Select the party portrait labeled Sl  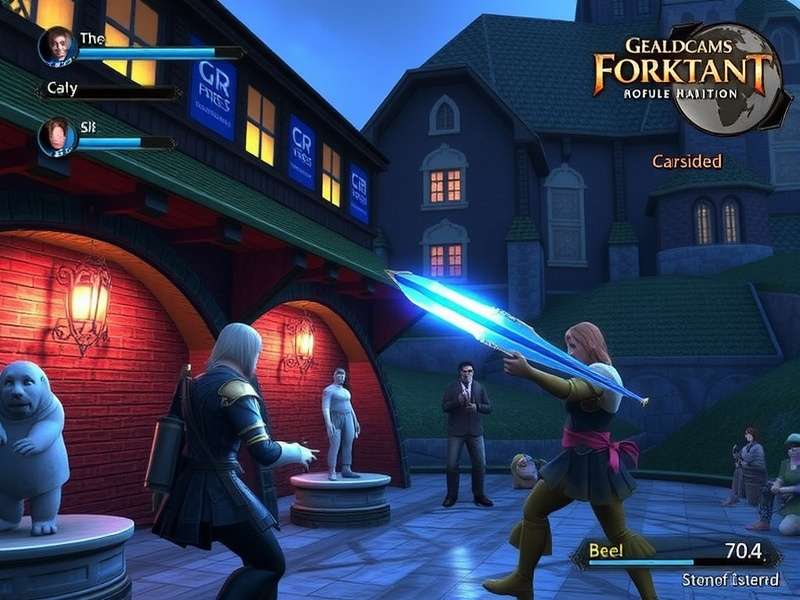[x=57, y=137]
